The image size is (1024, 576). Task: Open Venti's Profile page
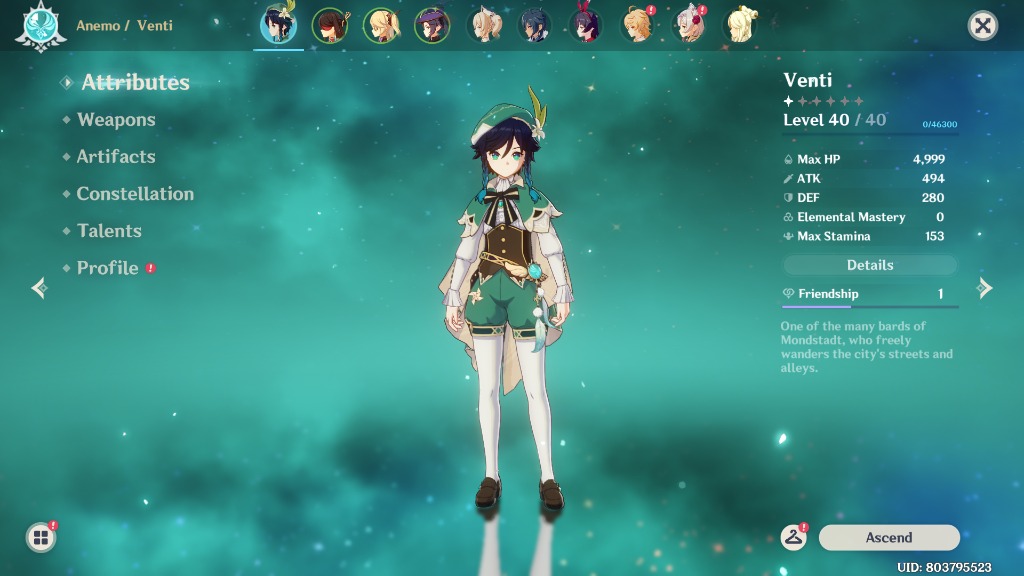point(108,268)
